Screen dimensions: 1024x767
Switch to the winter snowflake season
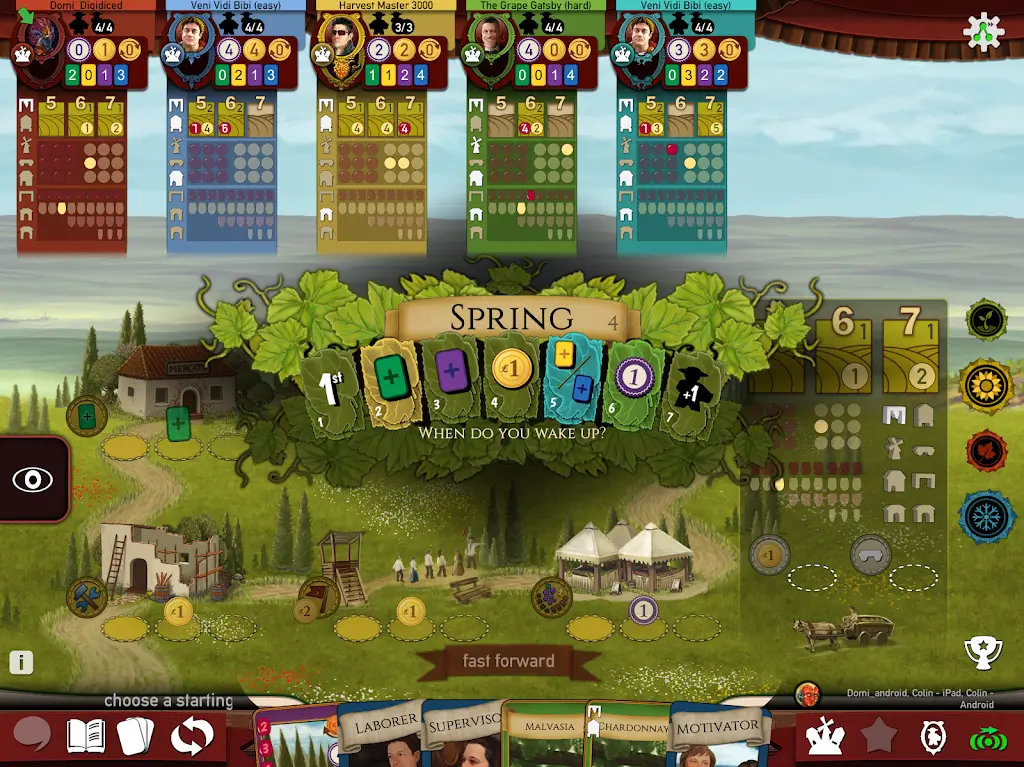(x=987, y=516)
